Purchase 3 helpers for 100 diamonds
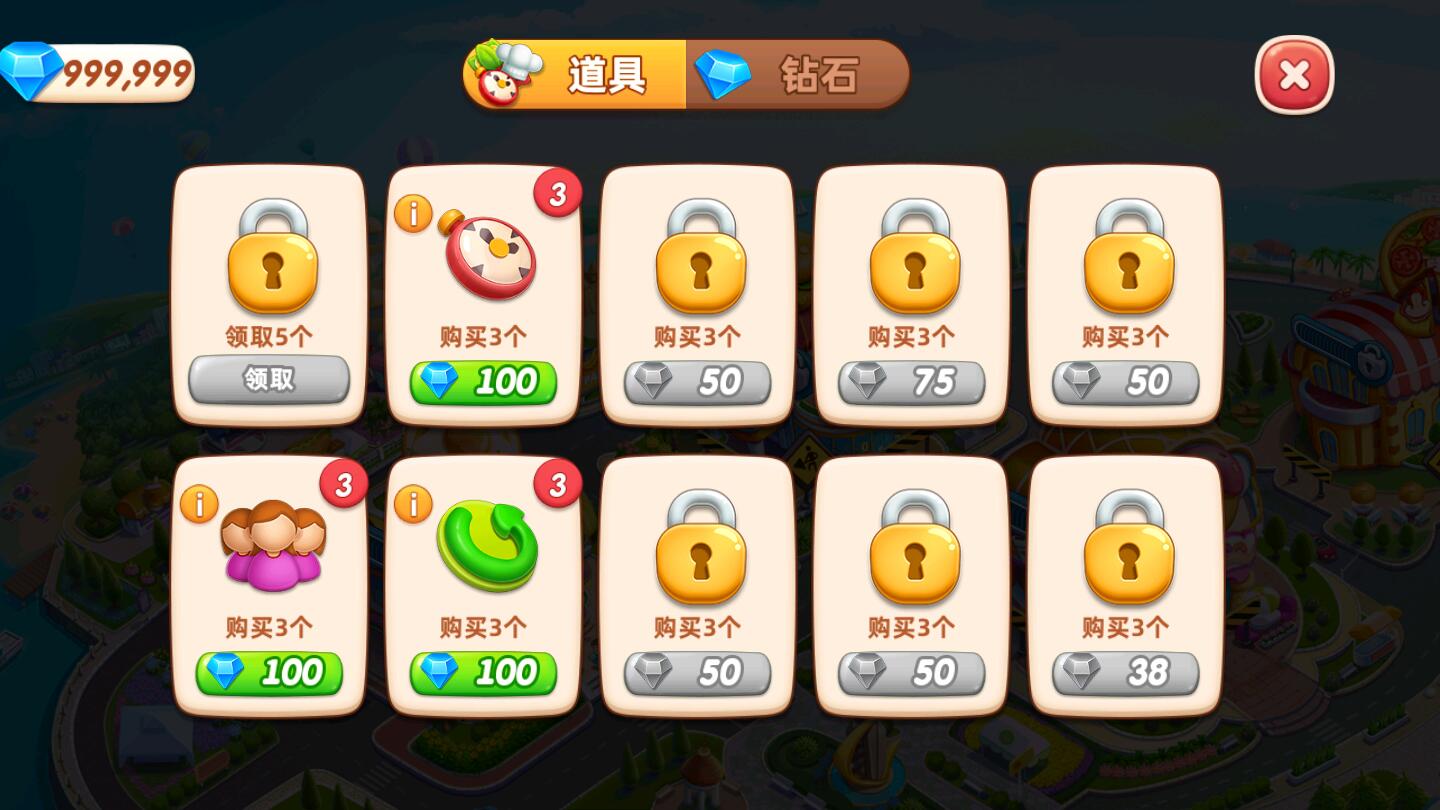The image size is (1440, 810). pyautogui.click(x=270, y=672)
